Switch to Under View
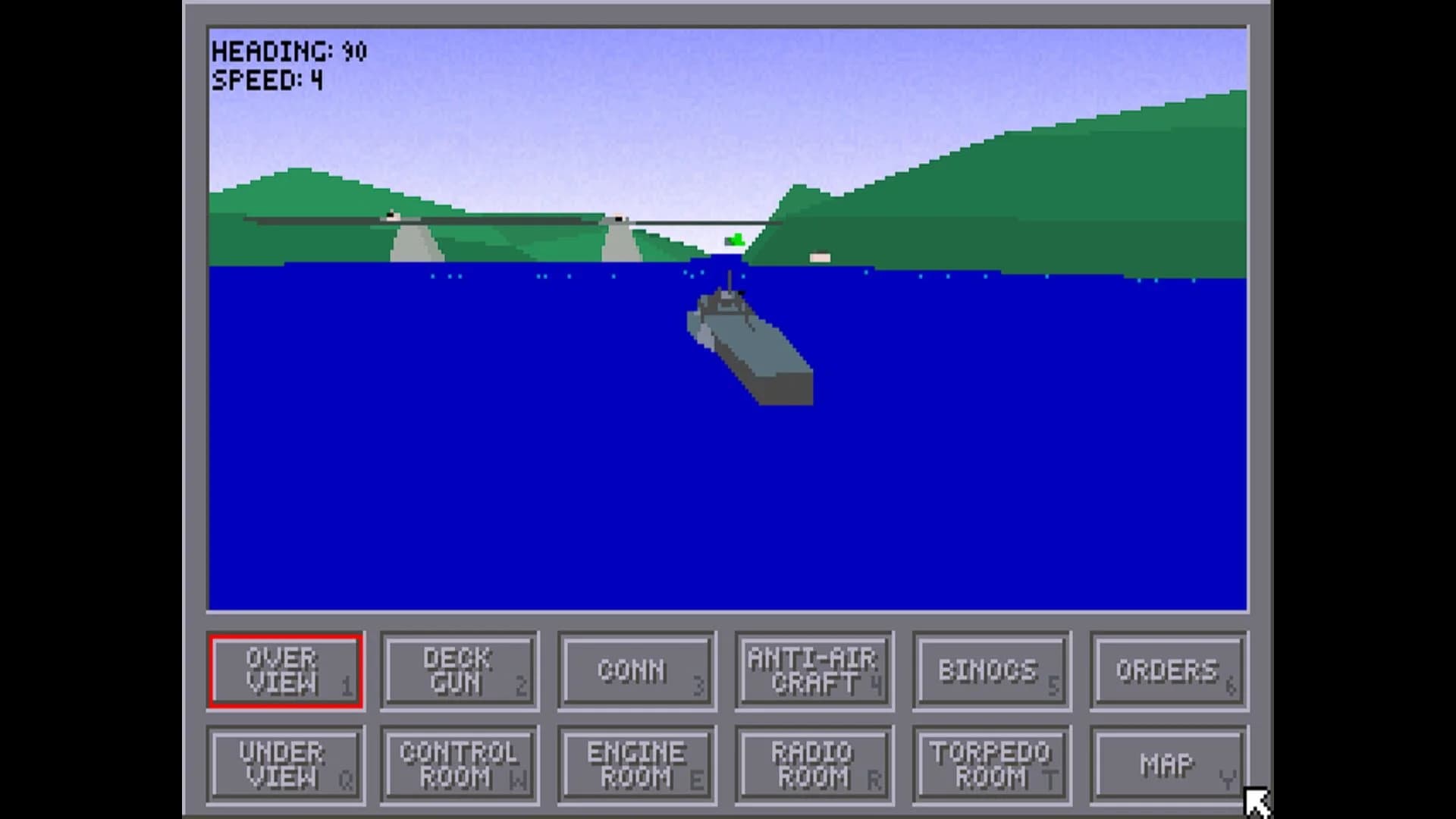The height and width of the screenshot is (819, 1456). pyautogui.click(x=285, y=764)
